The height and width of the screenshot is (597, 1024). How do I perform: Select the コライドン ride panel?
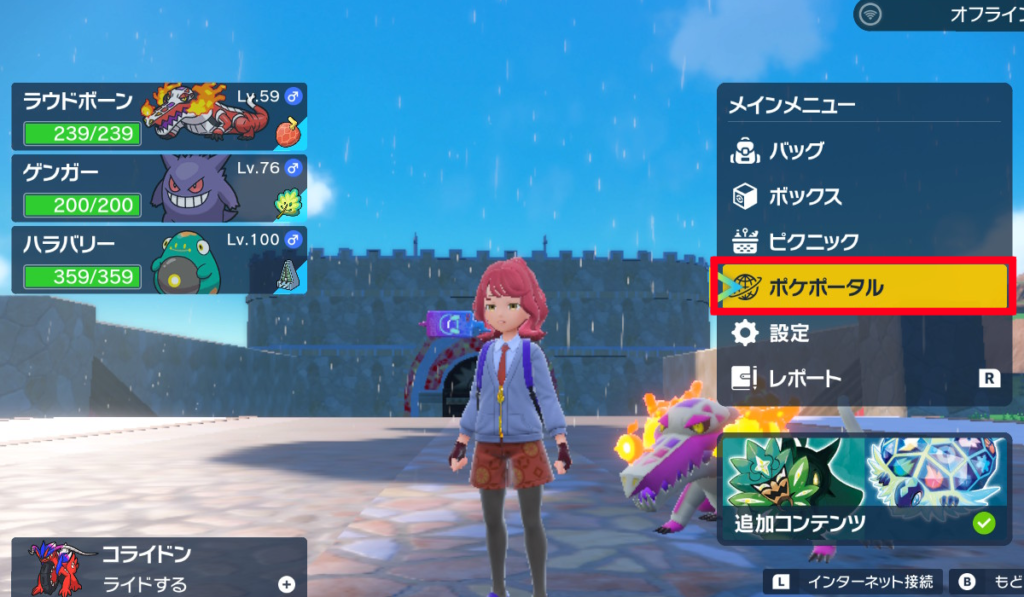(x=159, y=567)
